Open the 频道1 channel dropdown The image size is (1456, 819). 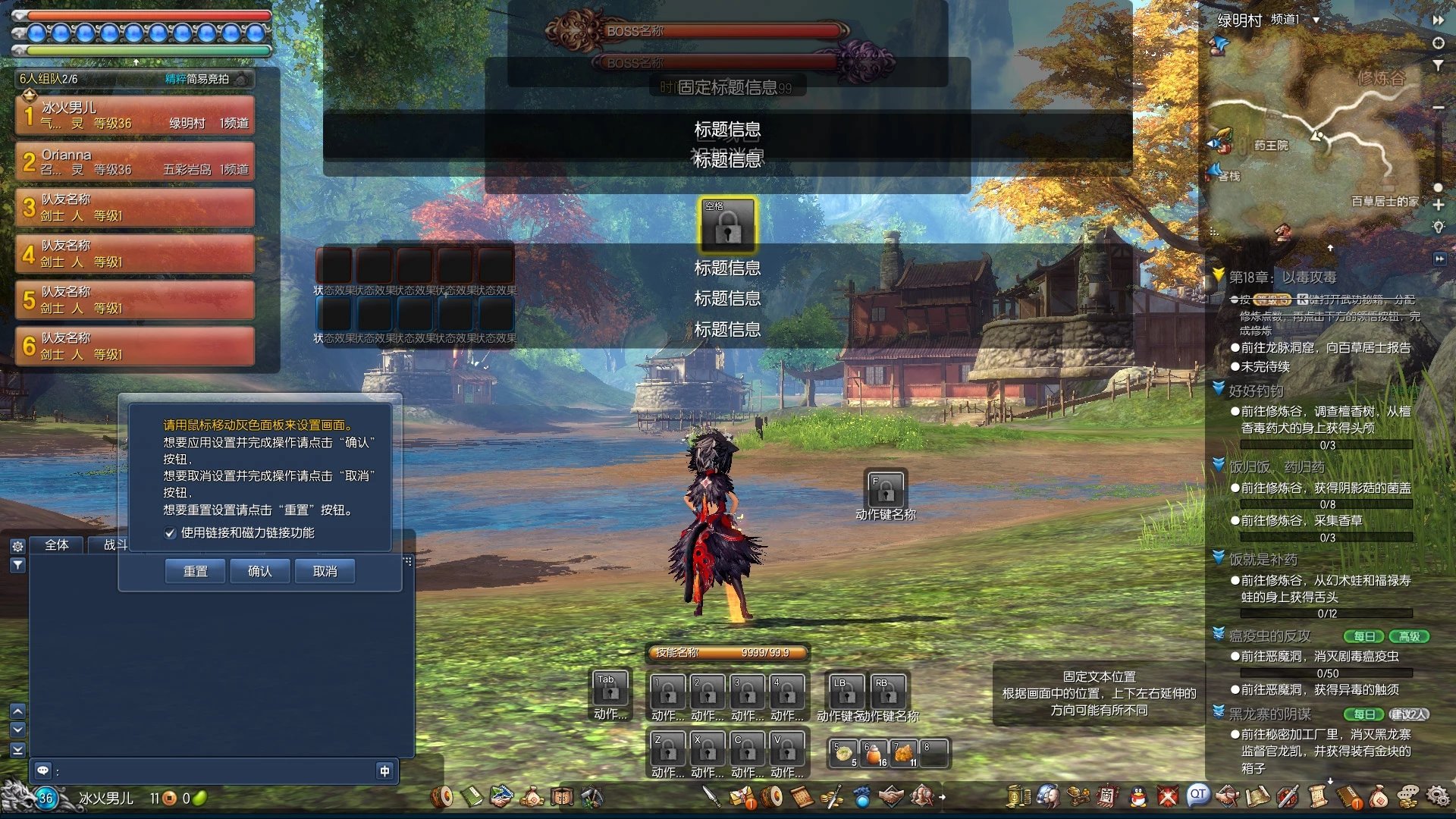click(x=1316, y=20)
